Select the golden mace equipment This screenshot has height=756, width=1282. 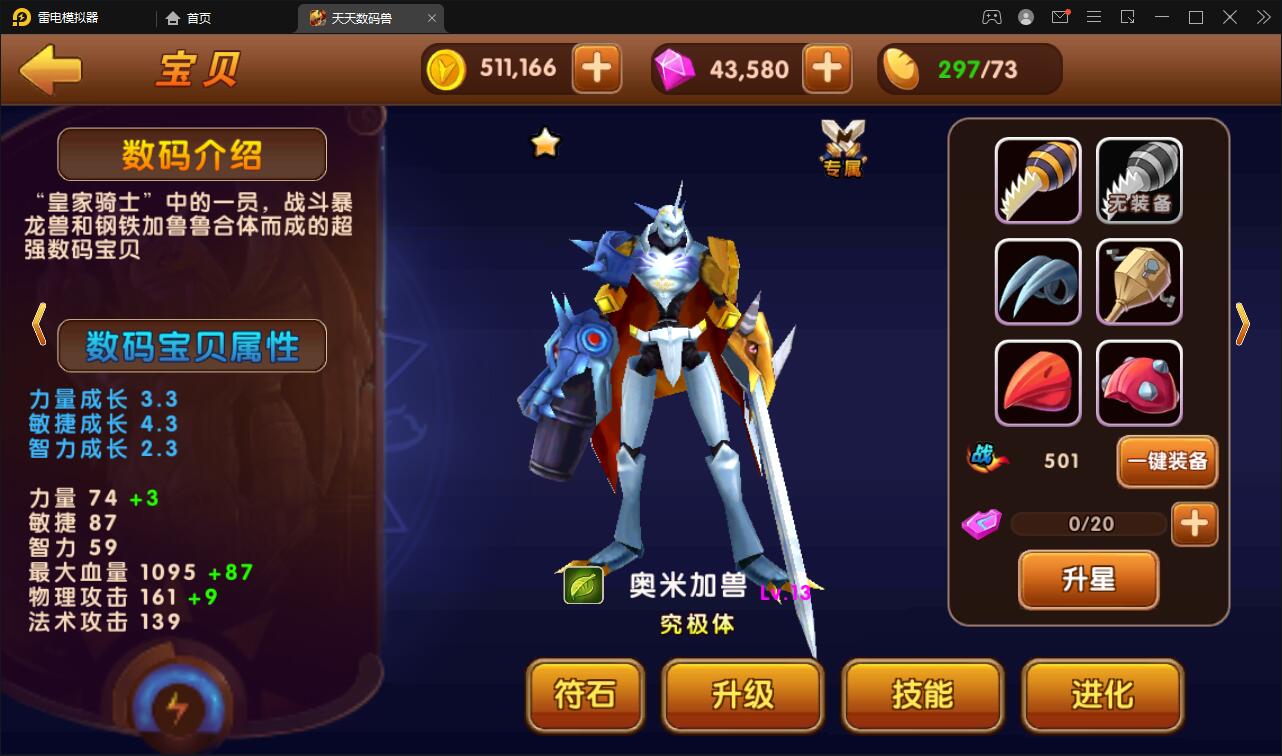1139,282
